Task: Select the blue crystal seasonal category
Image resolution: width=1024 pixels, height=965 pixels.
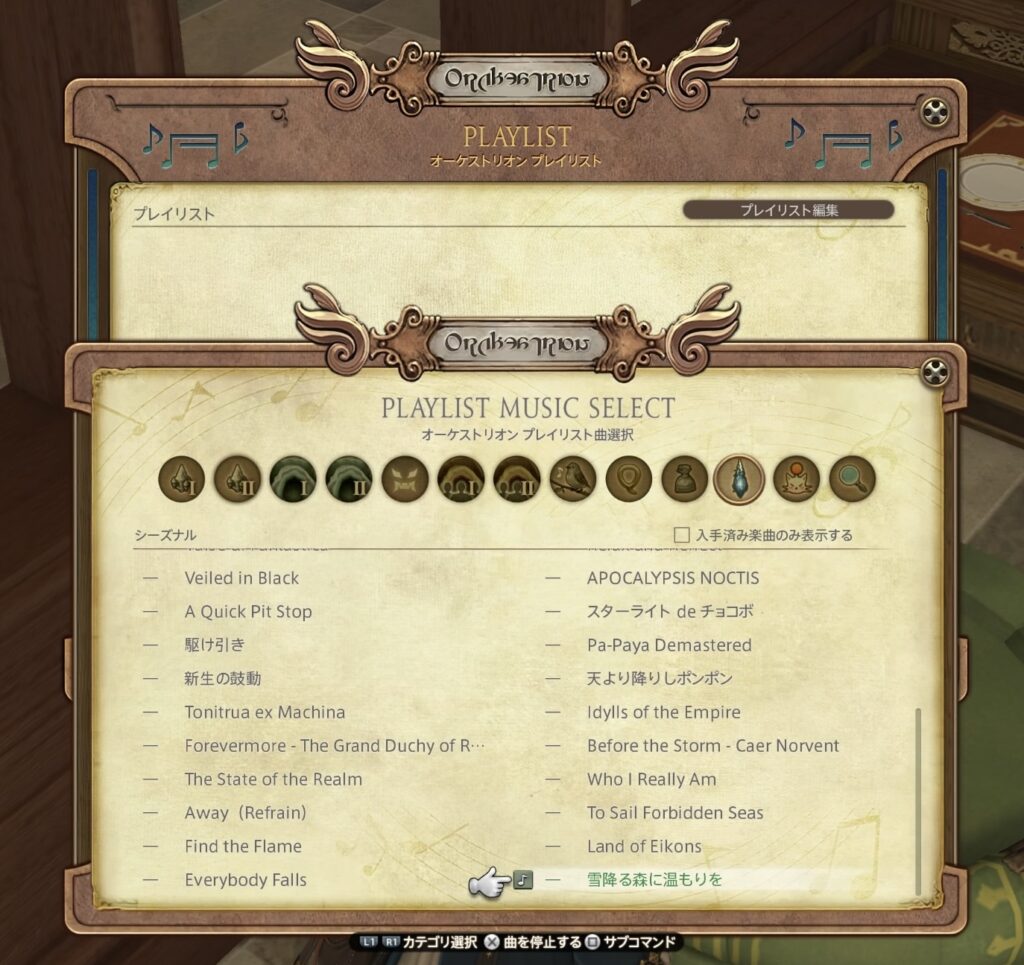Action: (740, 481)
